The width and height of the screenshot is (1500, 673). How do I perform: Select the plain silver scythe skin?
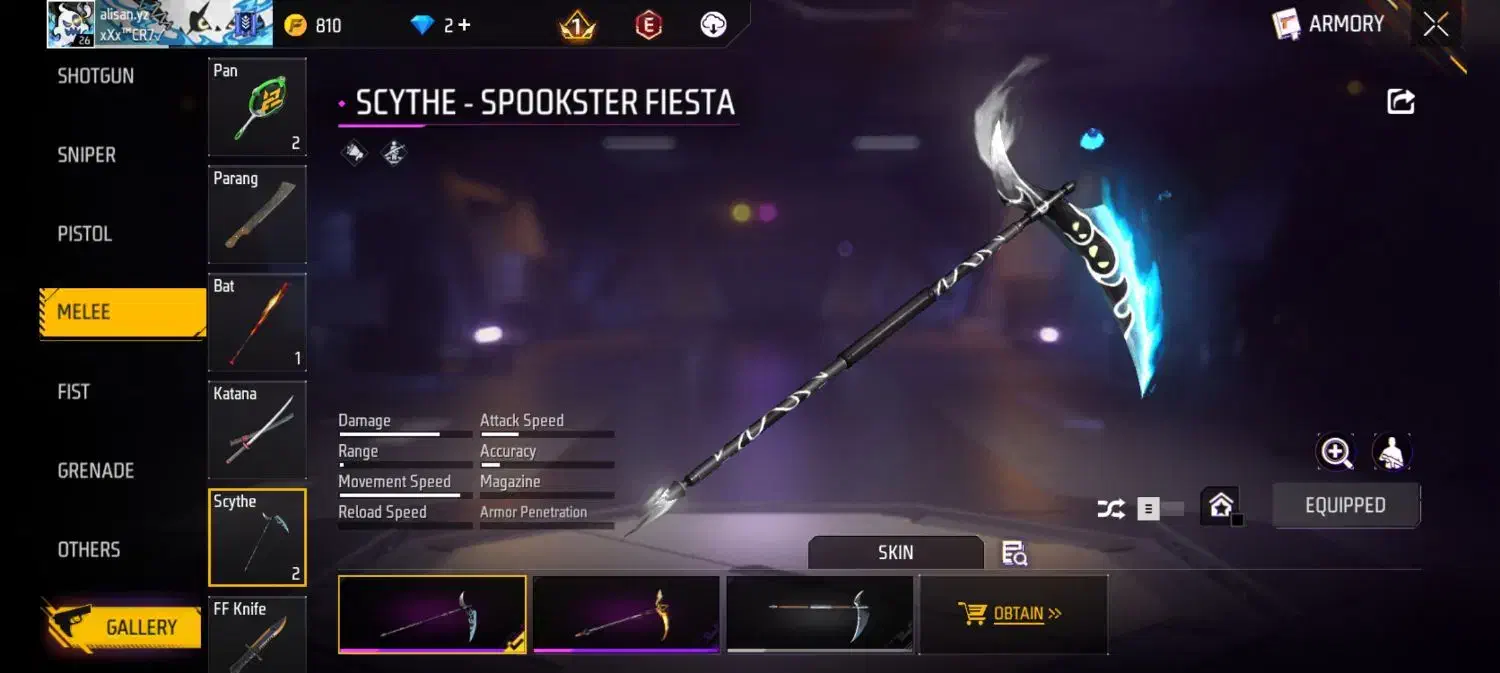click(820, 614)
